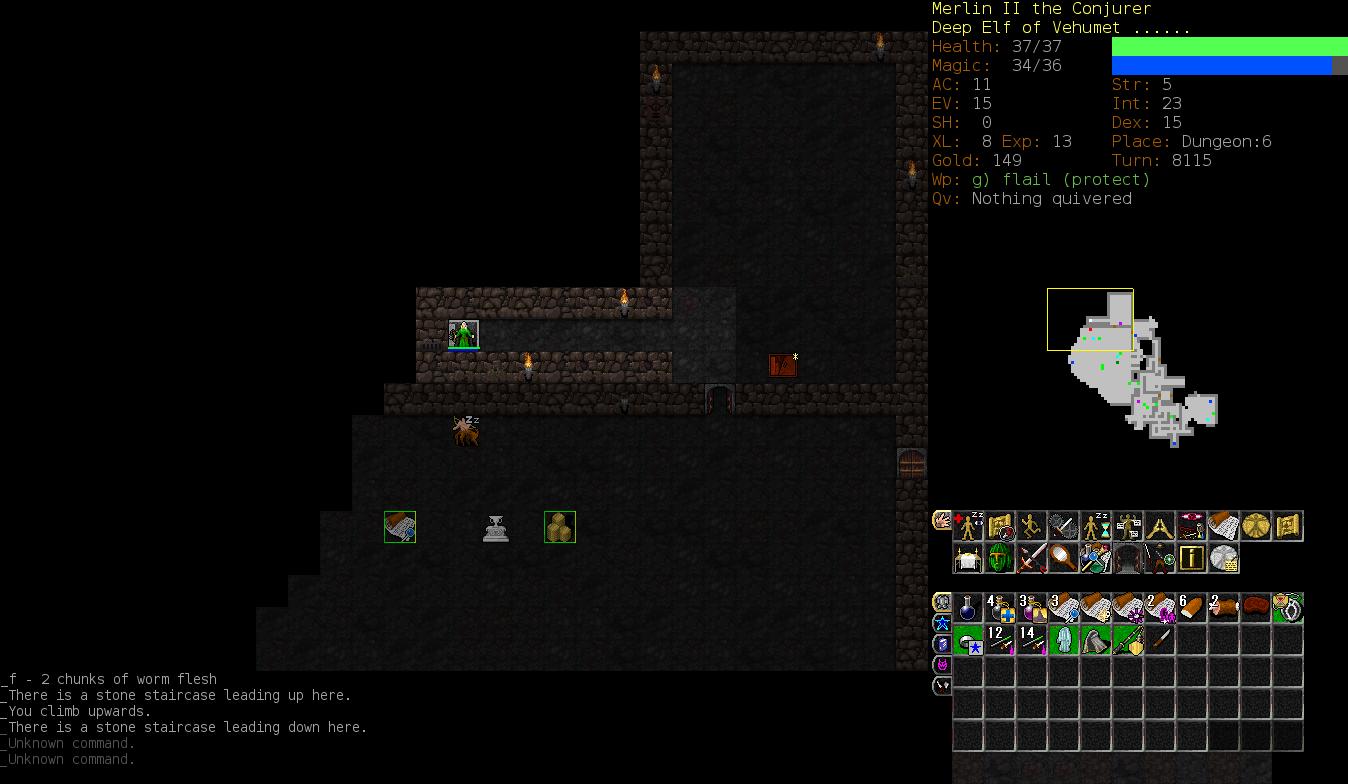Switch to the blue star spells tab
Viewport: 1348px width, 784px height.
coord(941,623)
